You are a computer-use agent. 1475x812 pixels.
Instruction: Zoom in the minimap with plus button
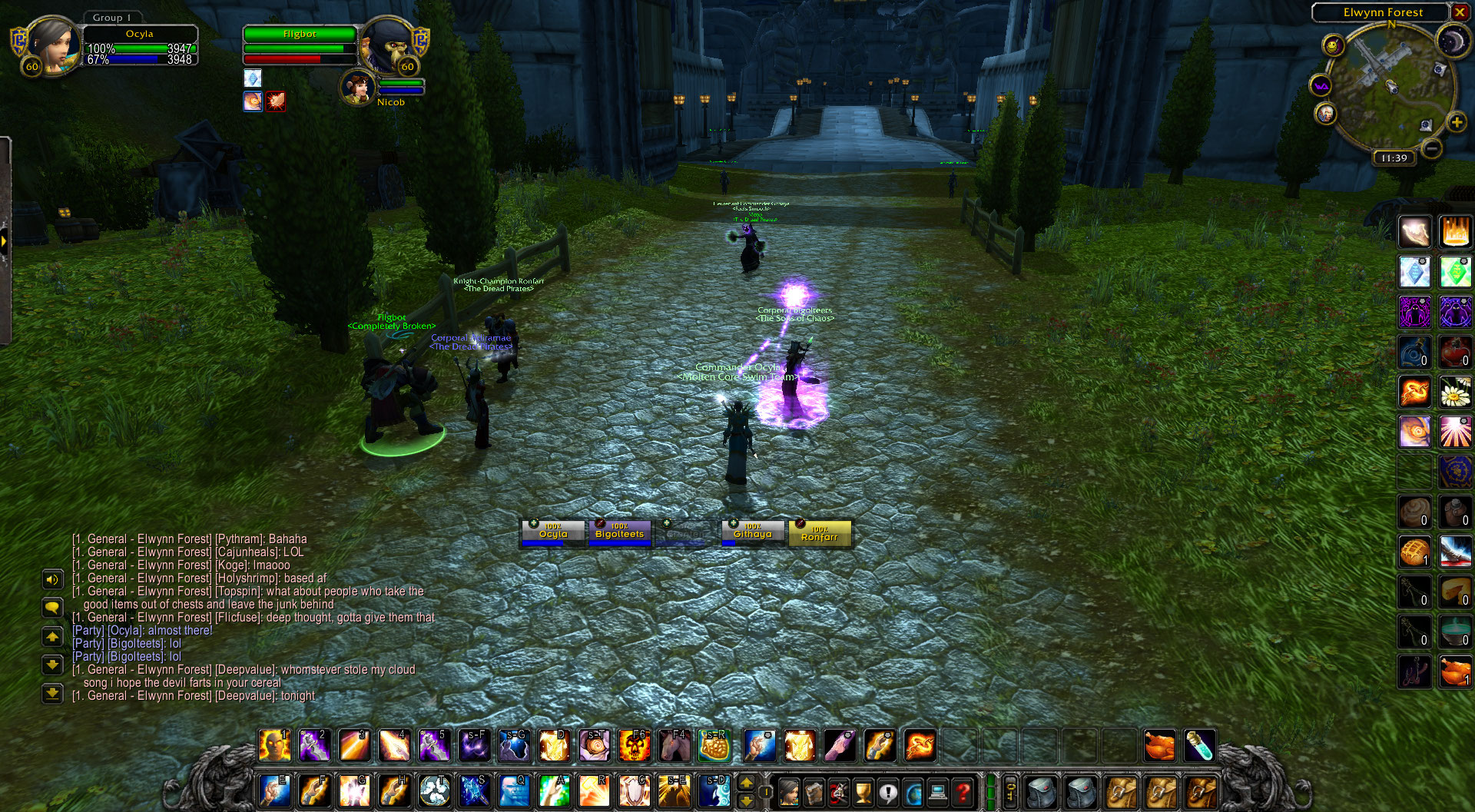[1456, 122]
